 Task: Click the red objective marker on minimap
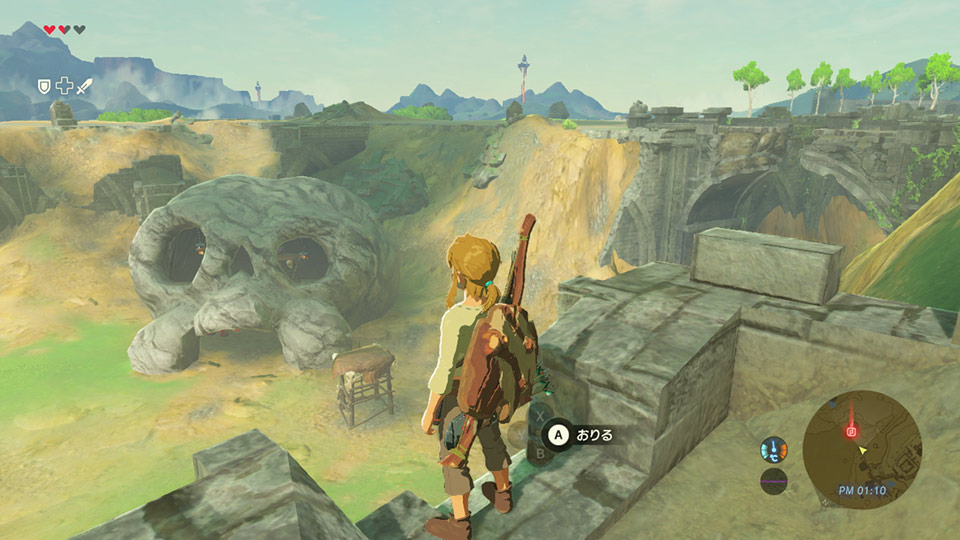852,432
